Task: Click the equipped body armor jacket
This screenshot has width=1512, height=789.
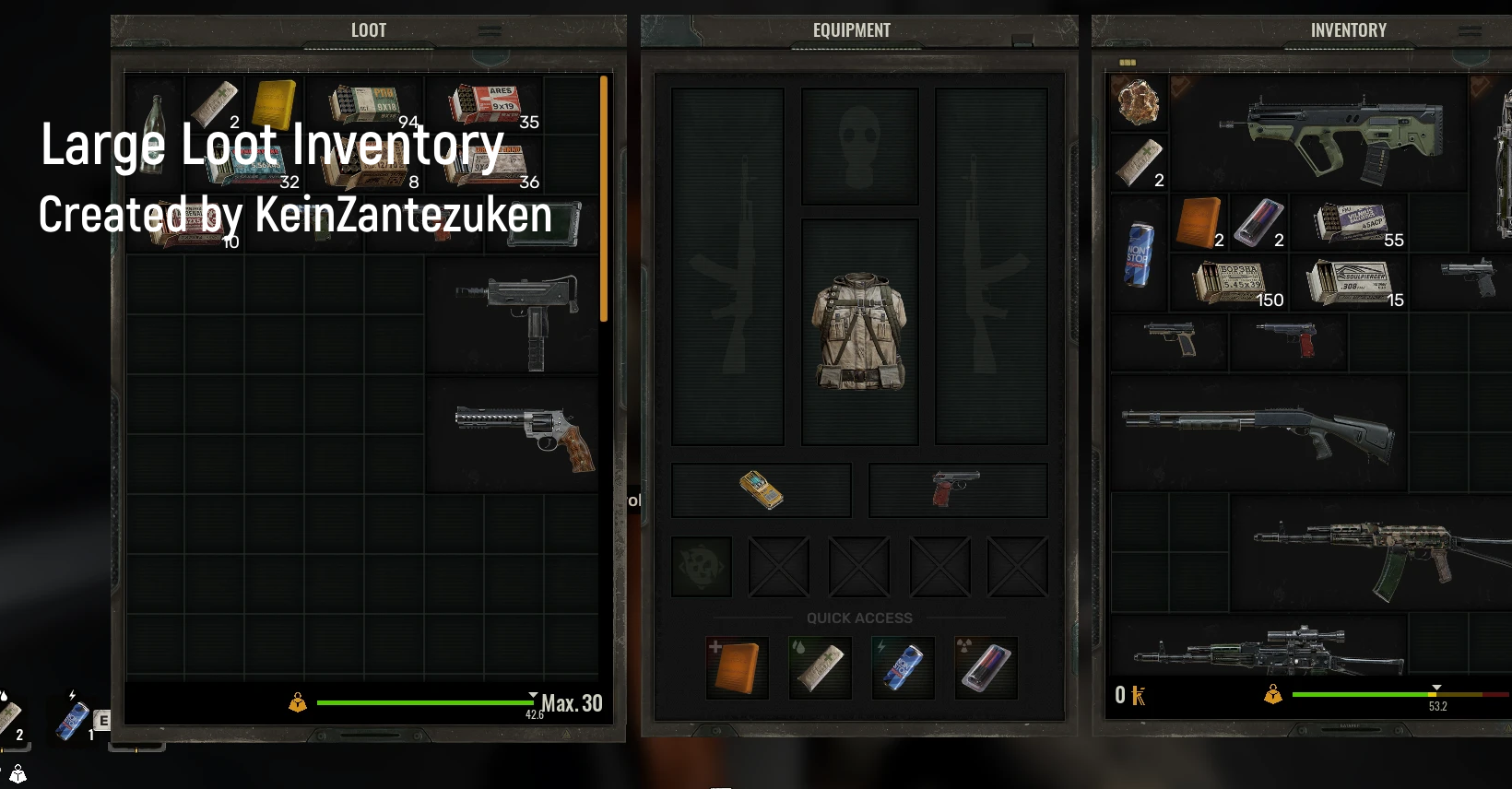Action: coord(858,332)
